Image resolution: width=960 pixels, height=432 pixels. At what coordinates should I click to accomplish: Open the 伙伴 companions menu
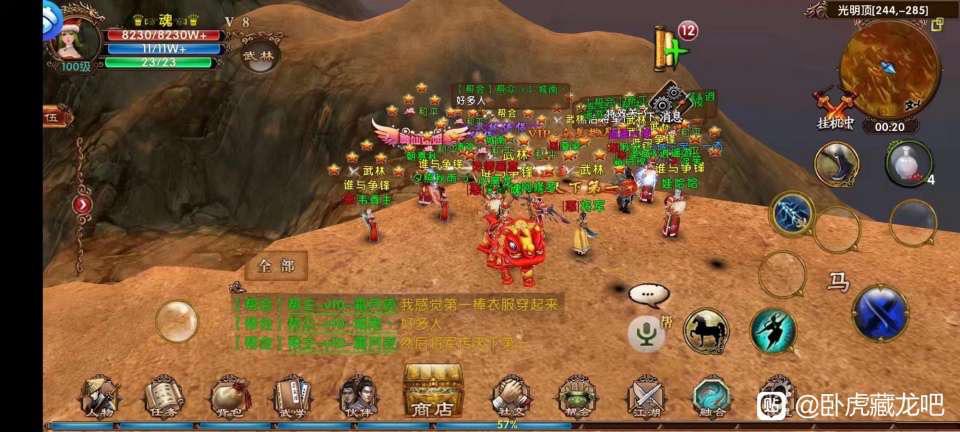tap(357, 395)
